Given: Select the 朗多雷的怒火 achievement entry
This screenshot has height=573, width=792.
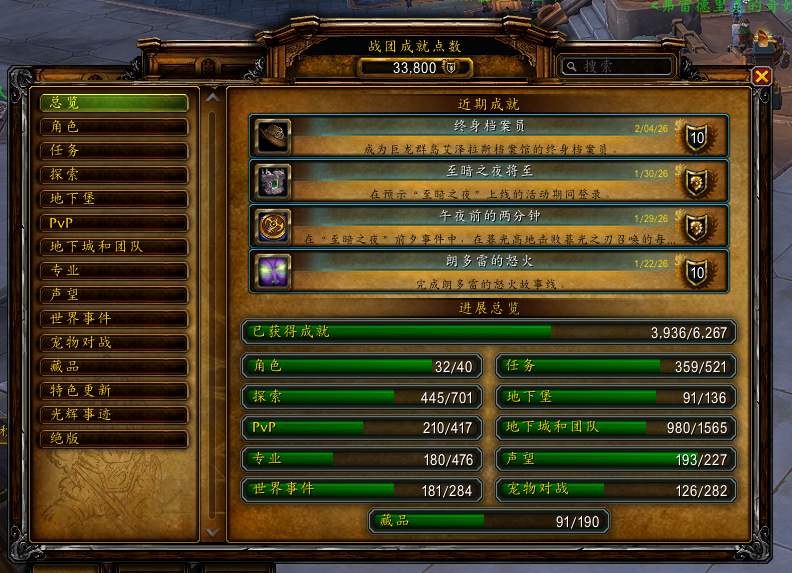Looking at the screenshot, I should (488, 271).
